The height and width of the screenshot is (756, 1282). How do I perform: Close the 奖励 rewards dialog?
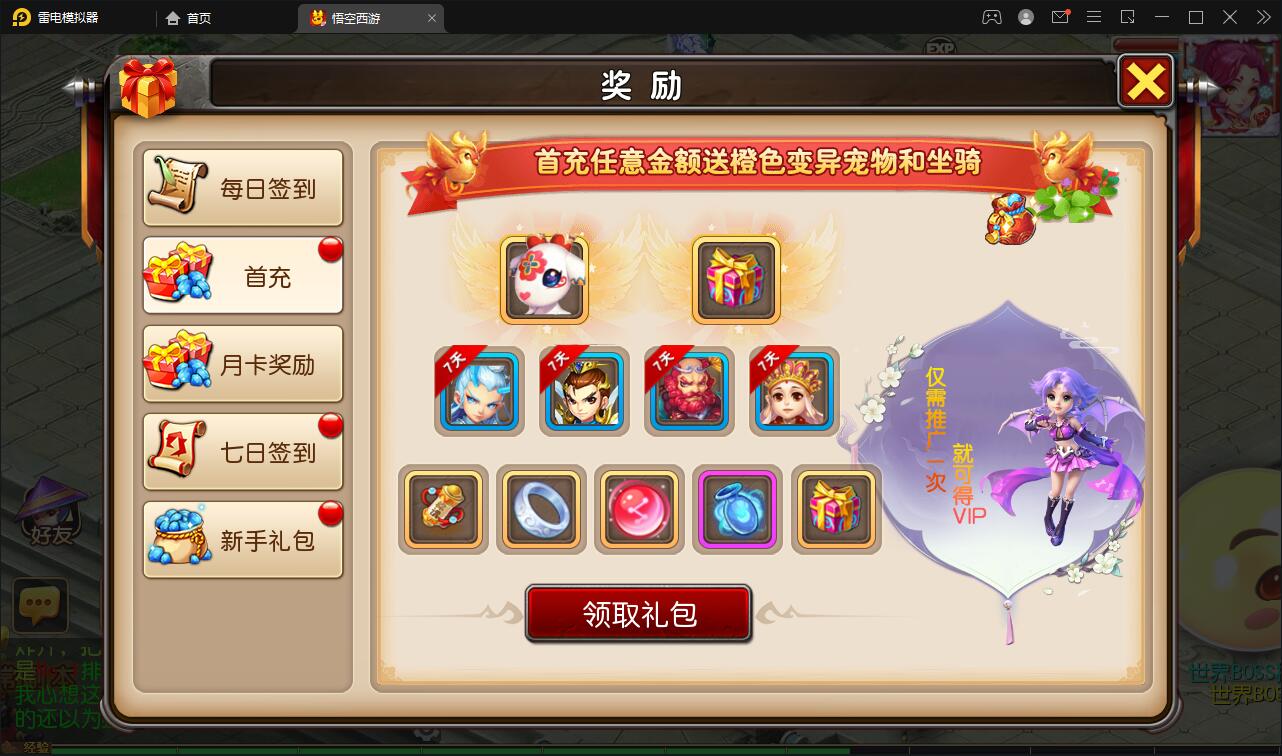(1146, 82)
